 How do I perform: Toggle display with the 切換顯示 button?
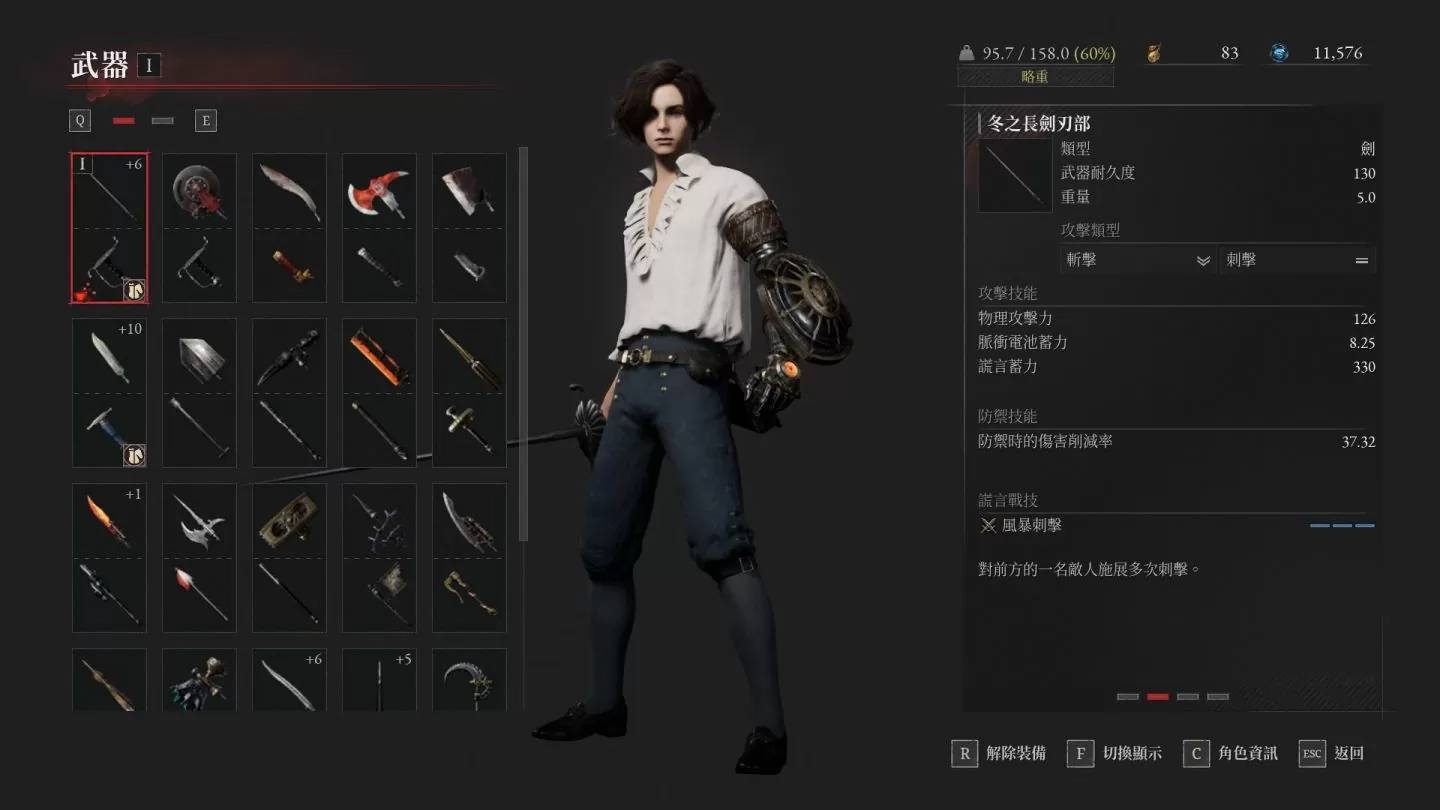pos(1117,753)
